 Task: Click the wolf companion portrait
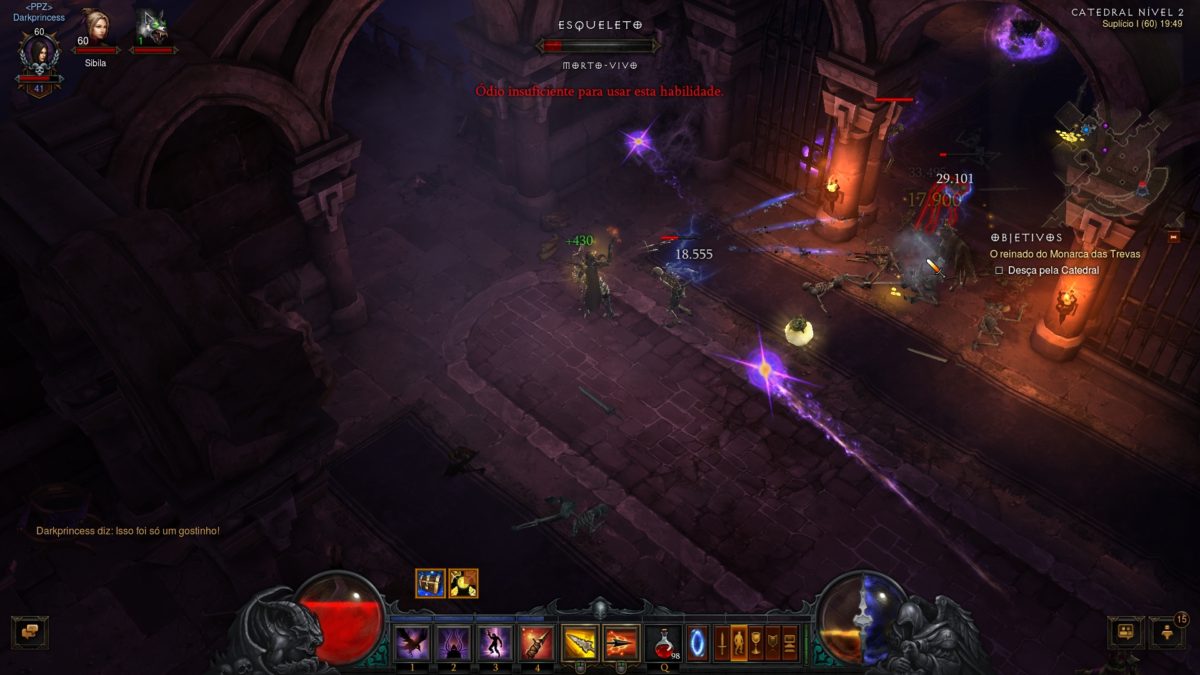pyautogui.click(x=152, y=27)
